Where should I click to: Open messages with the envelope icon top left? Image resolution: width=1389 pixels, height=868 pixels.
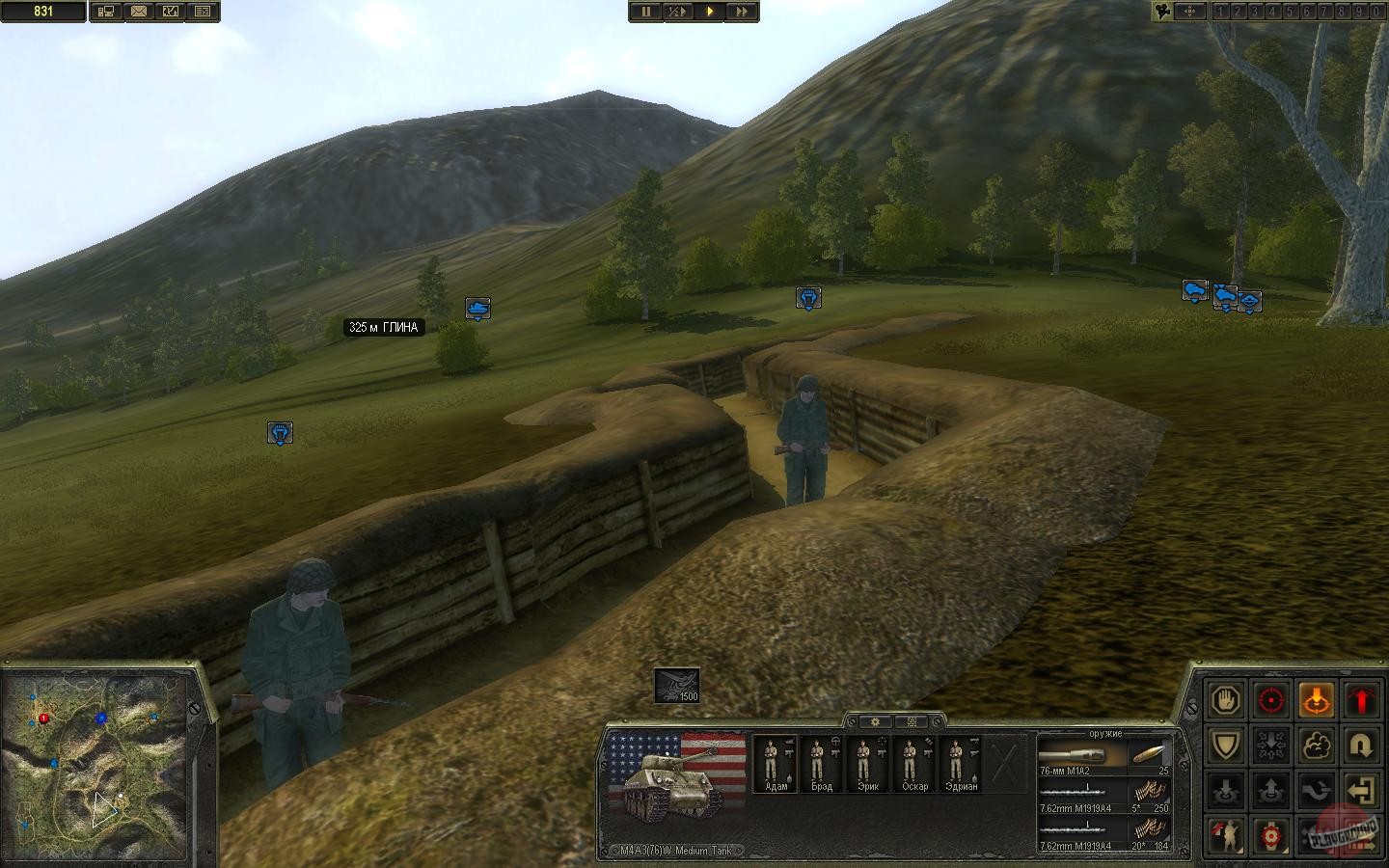click(140, 12)
